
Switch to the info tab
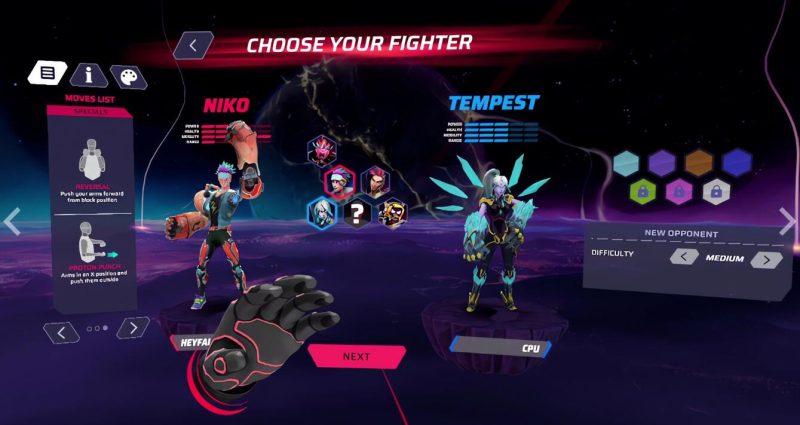click(88, 74)
